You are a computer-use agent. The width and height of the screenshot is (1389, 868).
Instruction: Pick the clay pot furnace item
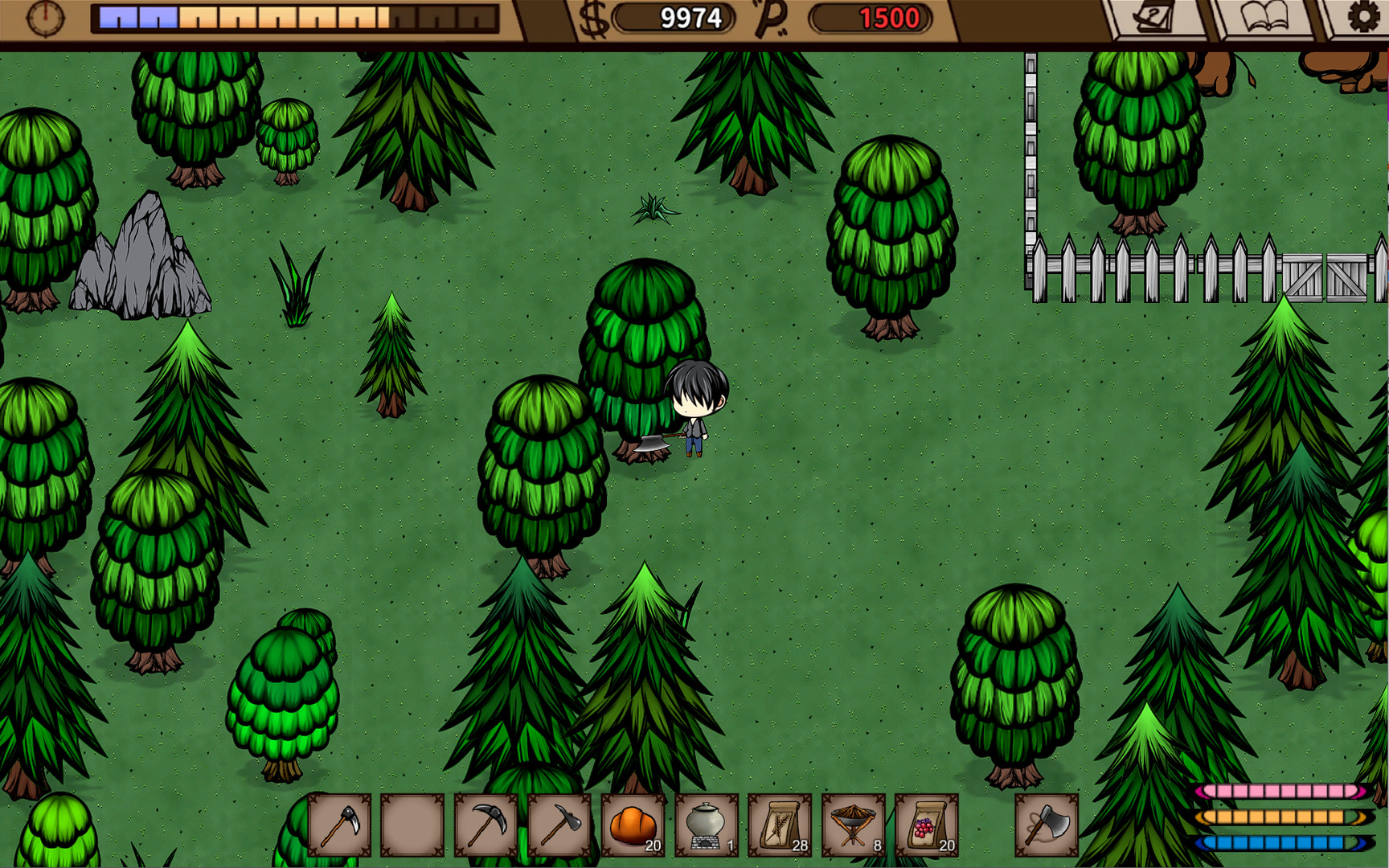pos(707,825)
